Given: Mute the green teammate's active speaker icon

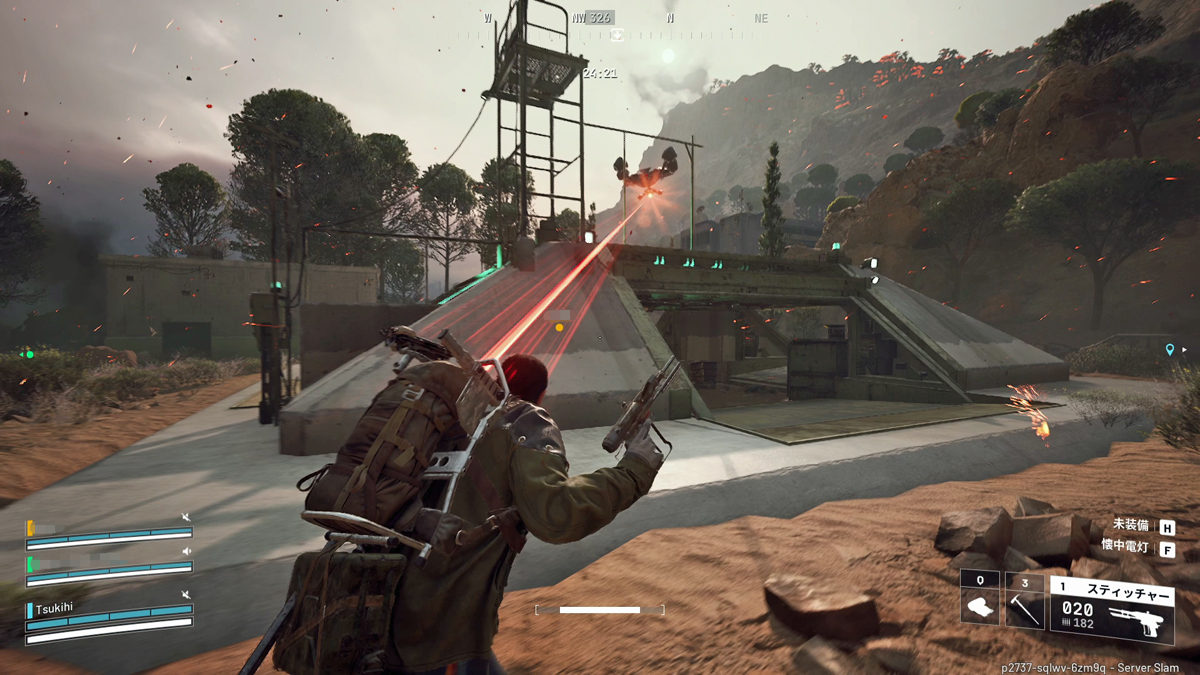Looking at the screenshot, I should click(185, 552).
